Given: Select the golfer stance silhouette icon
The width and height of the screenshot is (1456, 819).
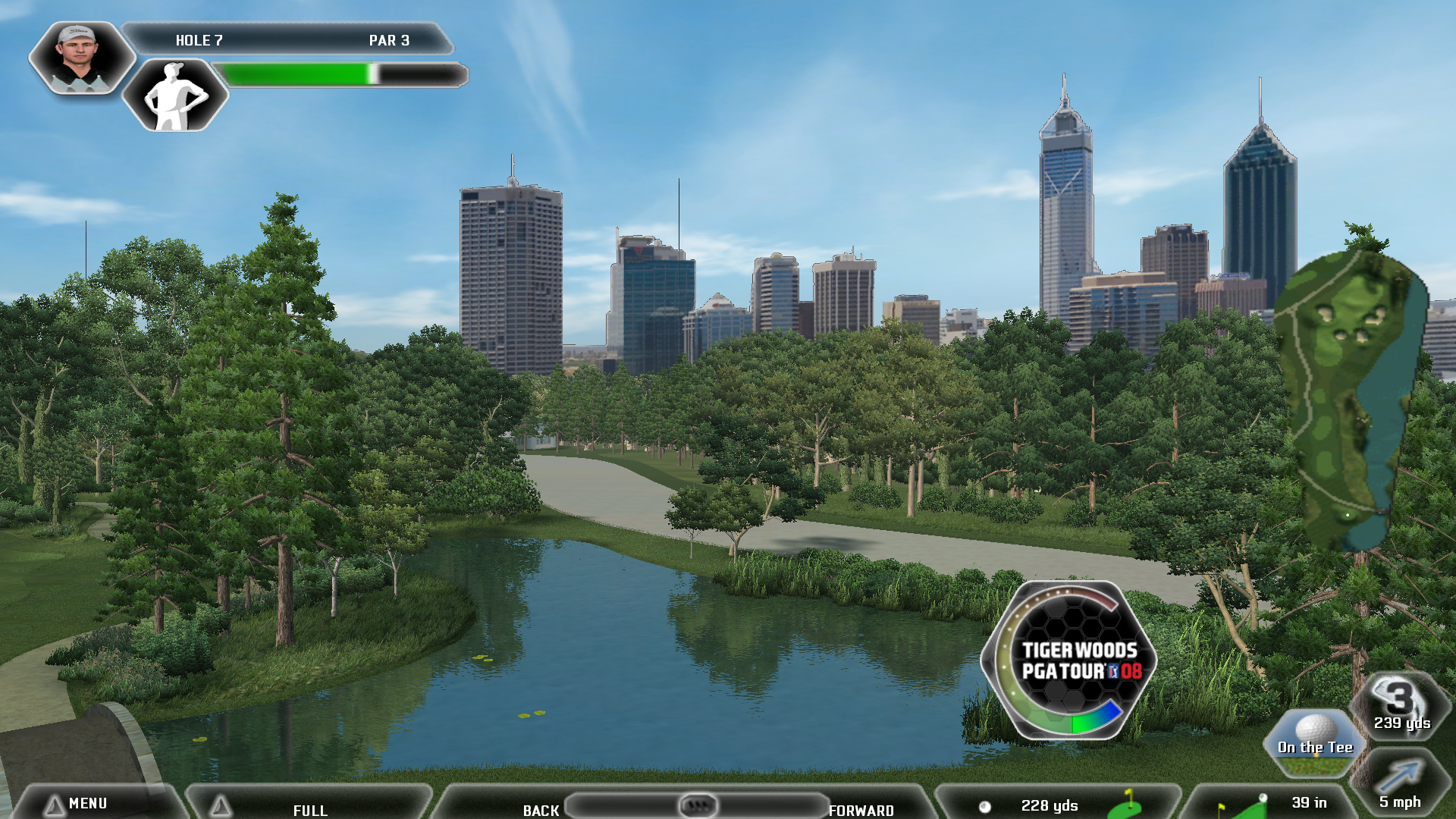Looking at the screenshot, I should (175, 96).
